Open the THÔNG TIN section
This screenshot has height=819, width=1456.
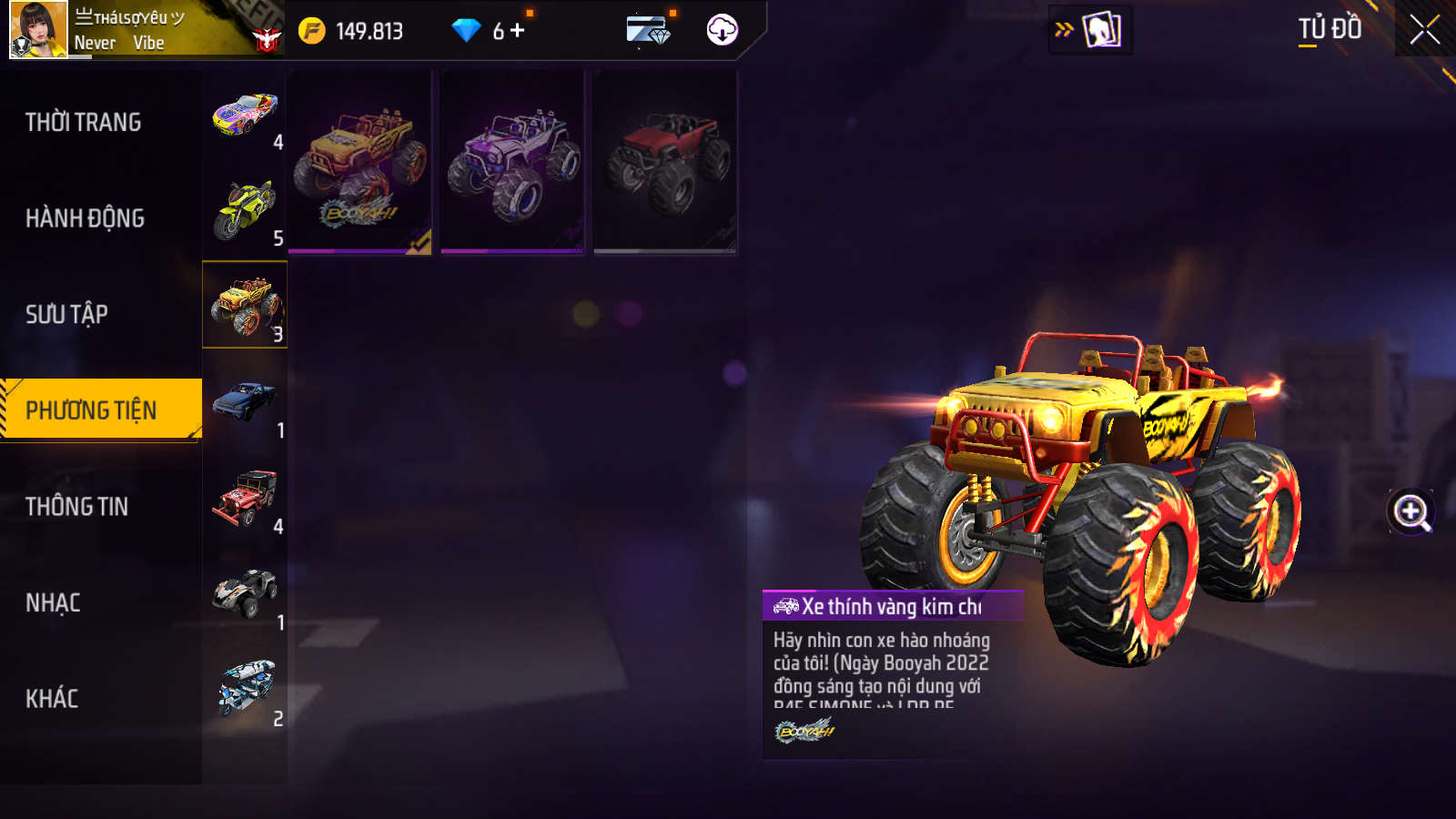pyautogui.click(x=77, y=507)
